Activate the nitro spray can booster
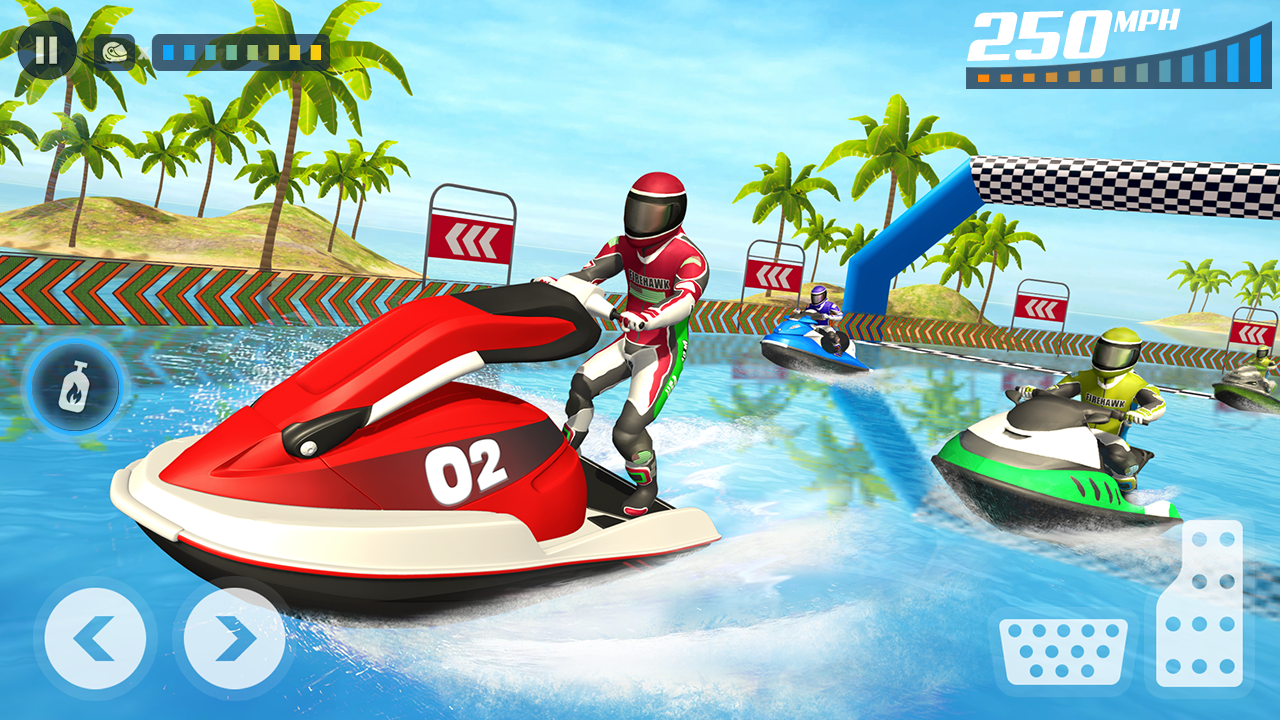The width and height of the screenshot is (1280, 720). click(x=73, y=383)
